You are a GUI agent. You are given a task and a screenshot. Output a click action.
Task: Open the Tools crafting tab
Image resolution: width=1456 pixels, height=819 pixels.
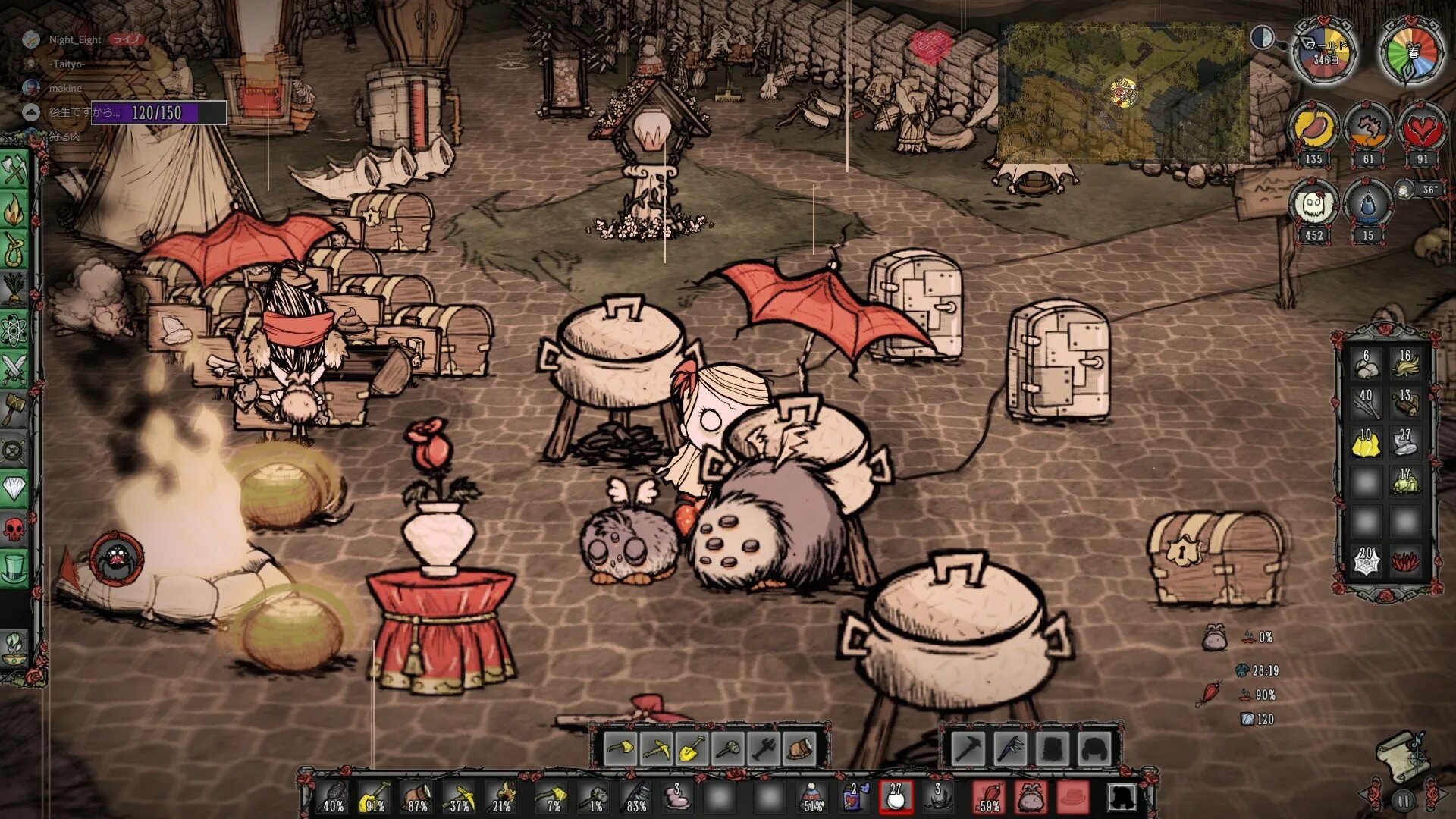14,170
